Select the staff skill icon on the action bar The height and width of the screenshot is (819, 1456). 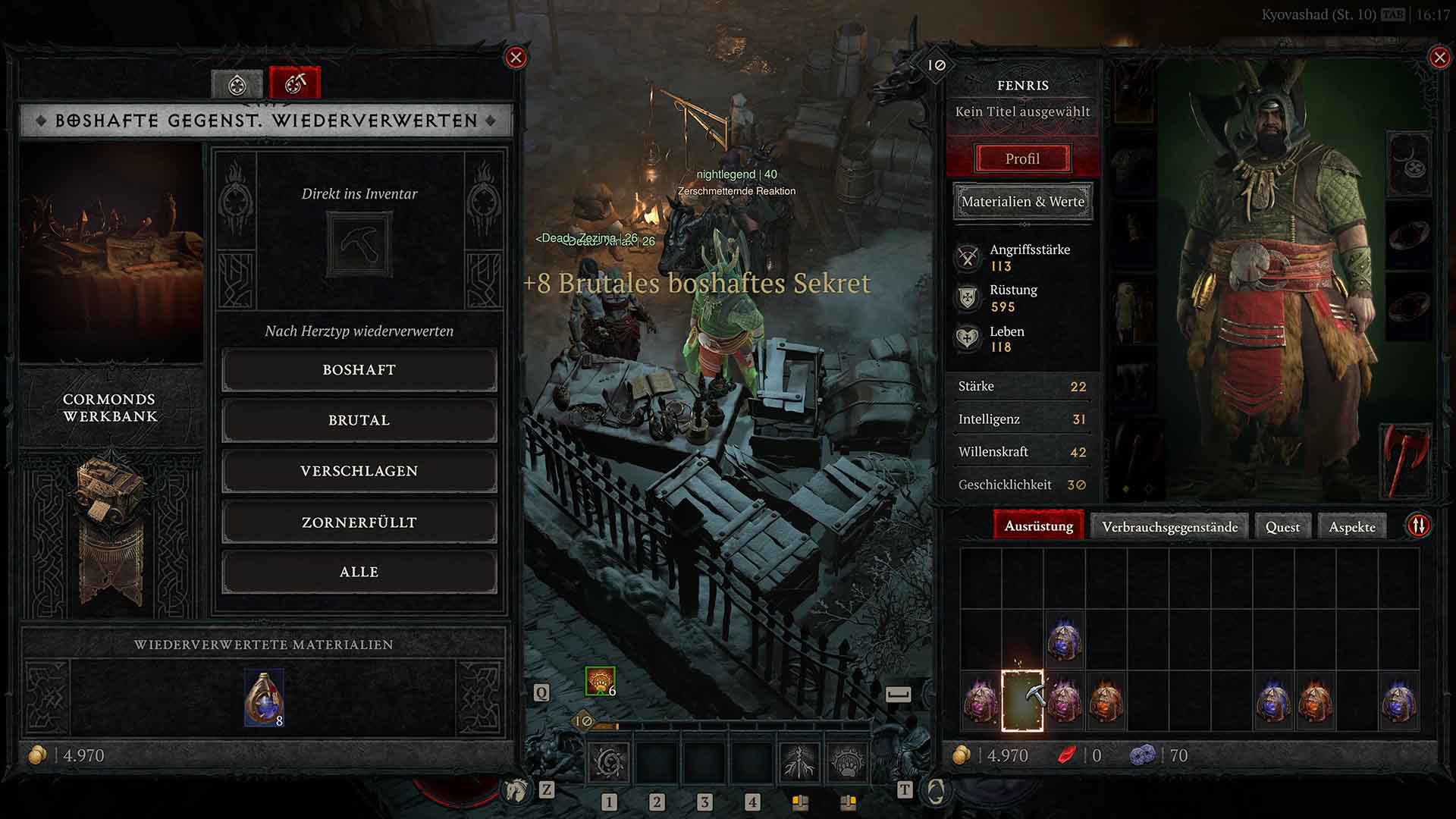coord(800,762)
